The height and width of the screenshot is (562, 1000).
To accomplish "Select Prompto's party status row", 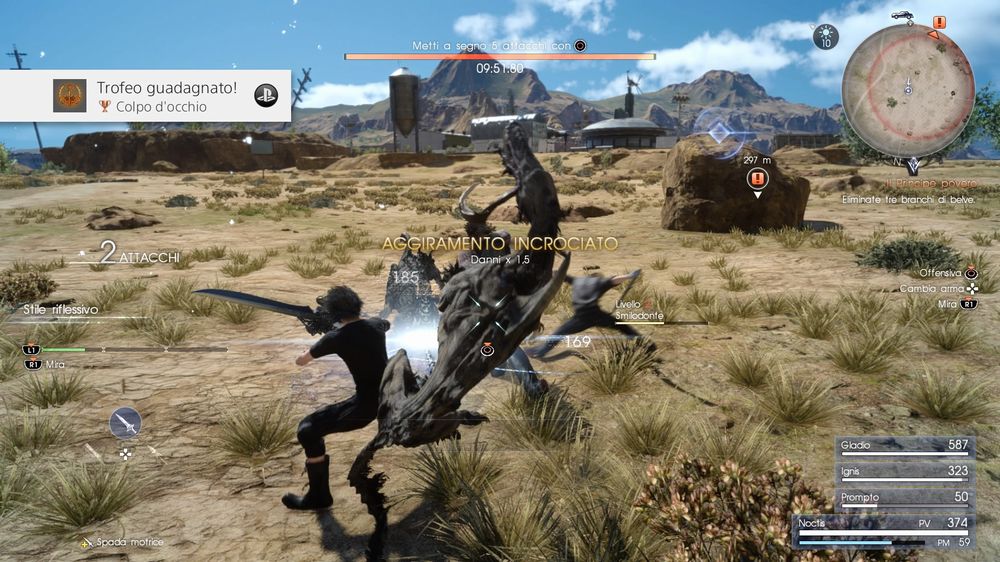I will pos(907,497).
